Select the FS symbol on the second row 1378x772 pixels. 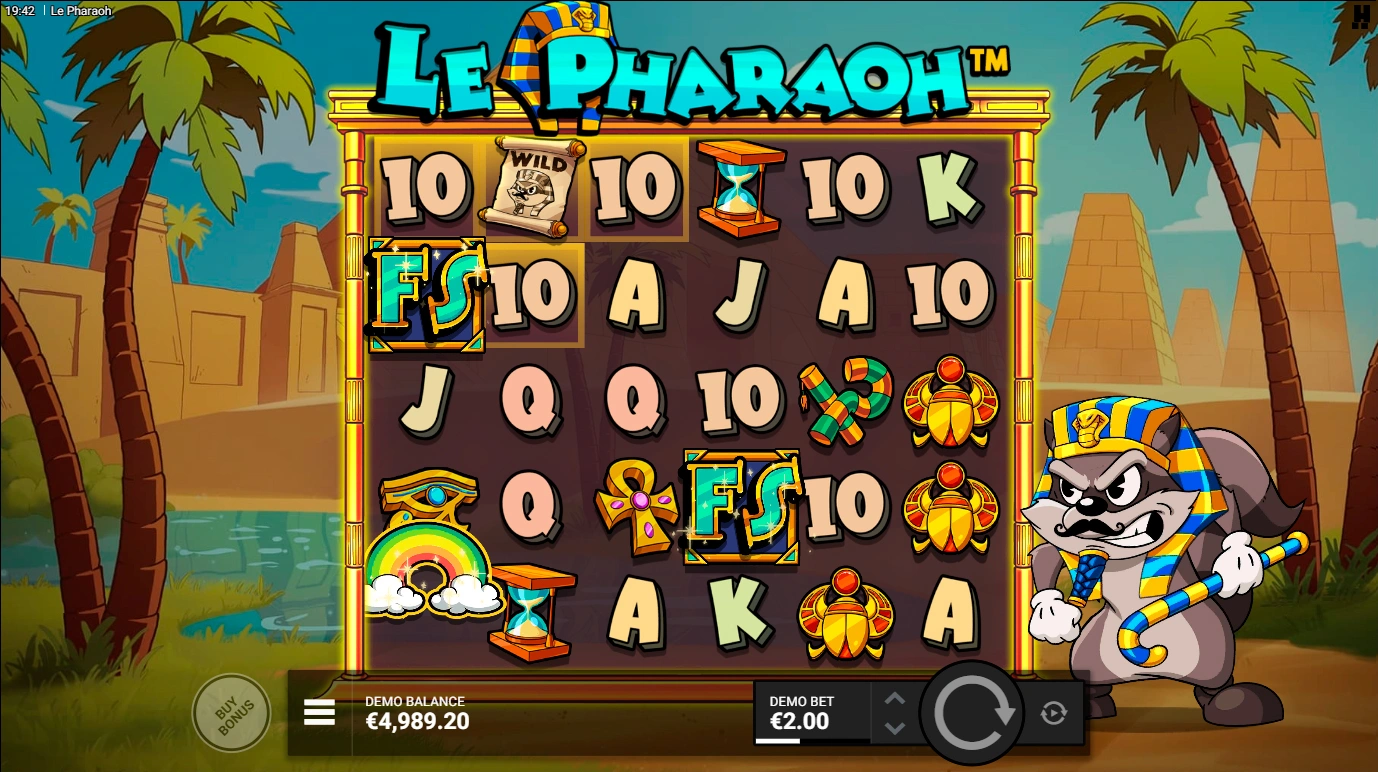pyautogui.click(x=428, y=293)
